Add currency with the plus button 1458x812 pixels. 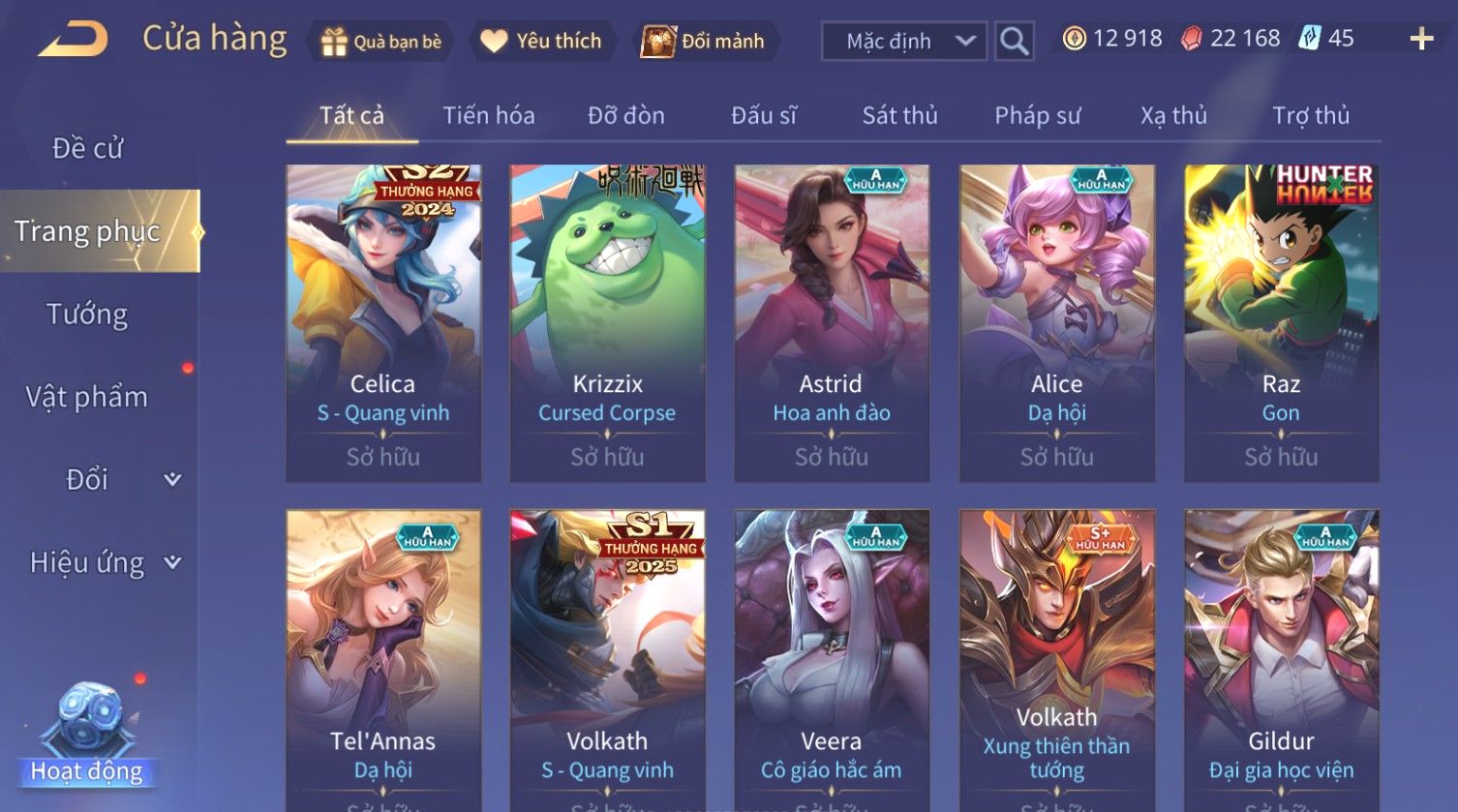click(1420, 40)
